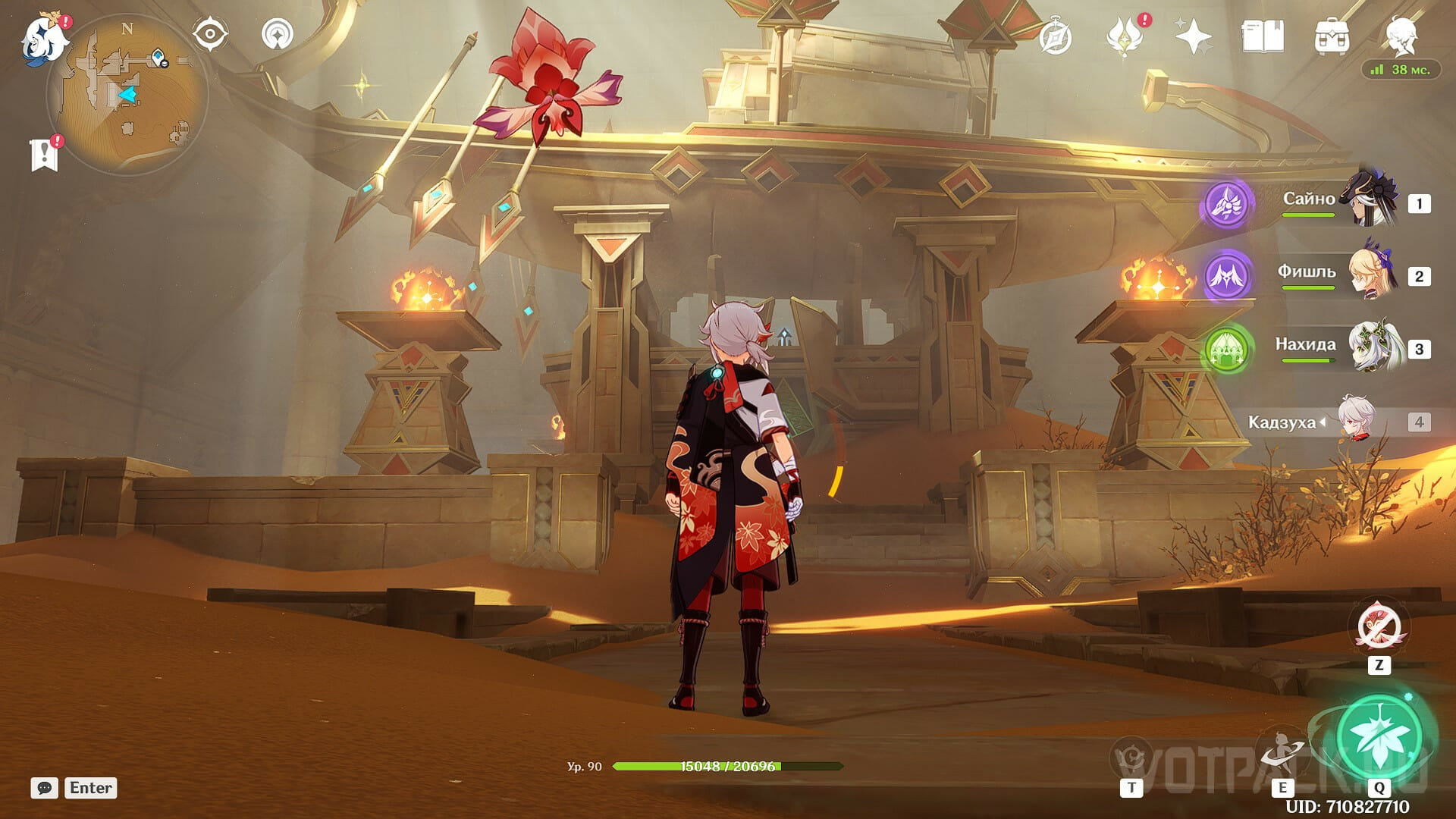The width and height of the screenshot is (1456, 819).
Task: Open the events compass icon
Action: coord(1056,37)
